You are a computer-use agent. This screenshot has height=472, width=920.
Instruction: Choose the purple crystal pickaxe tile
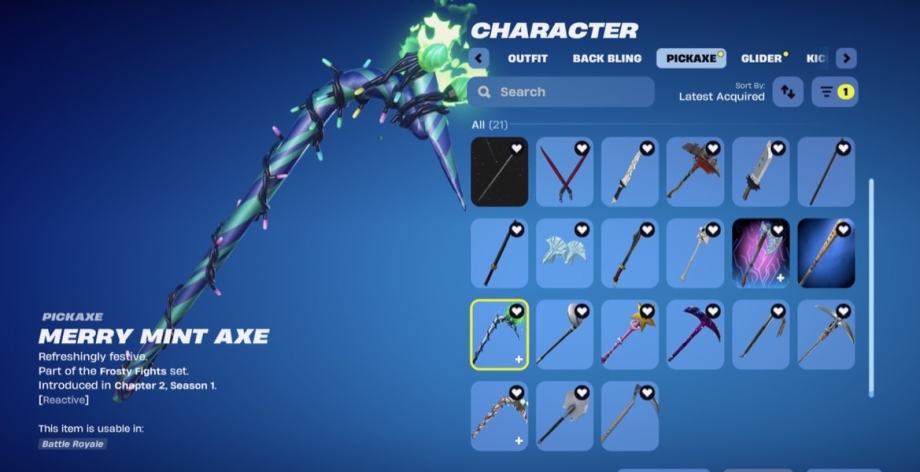click(695, 334)
